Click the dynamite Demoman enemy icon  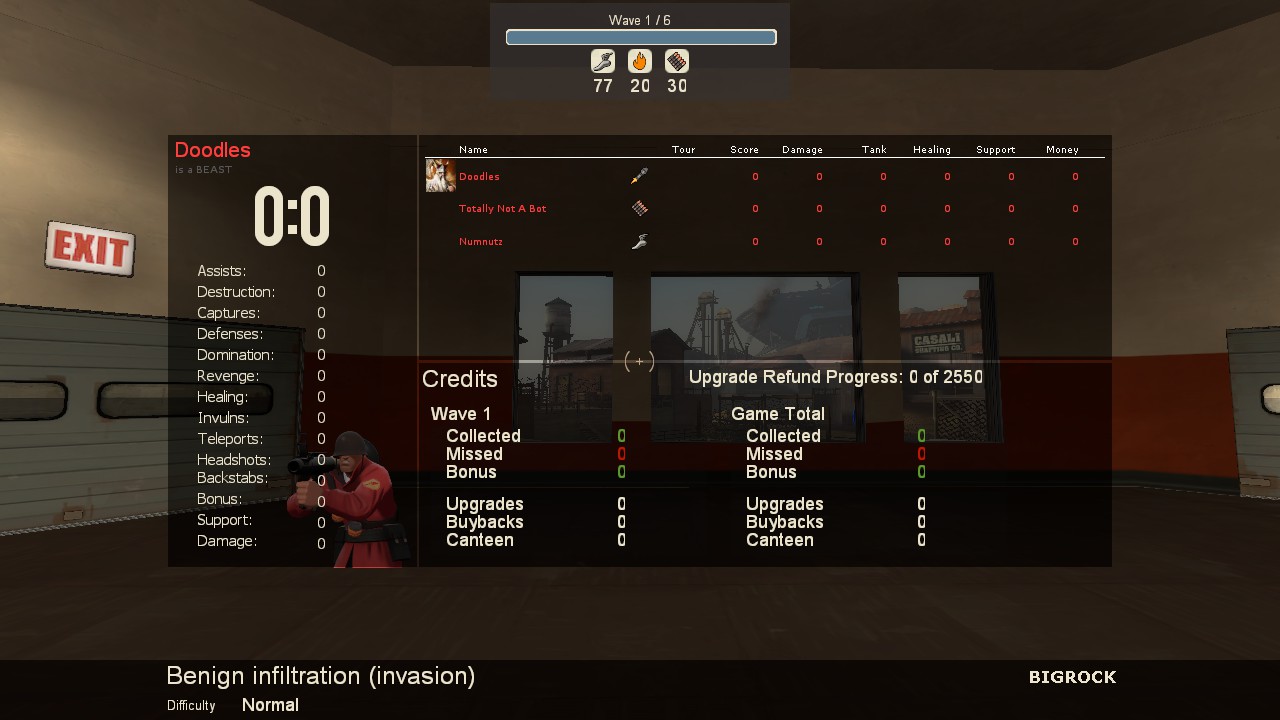pyautogui.click(x=677, y=62)
